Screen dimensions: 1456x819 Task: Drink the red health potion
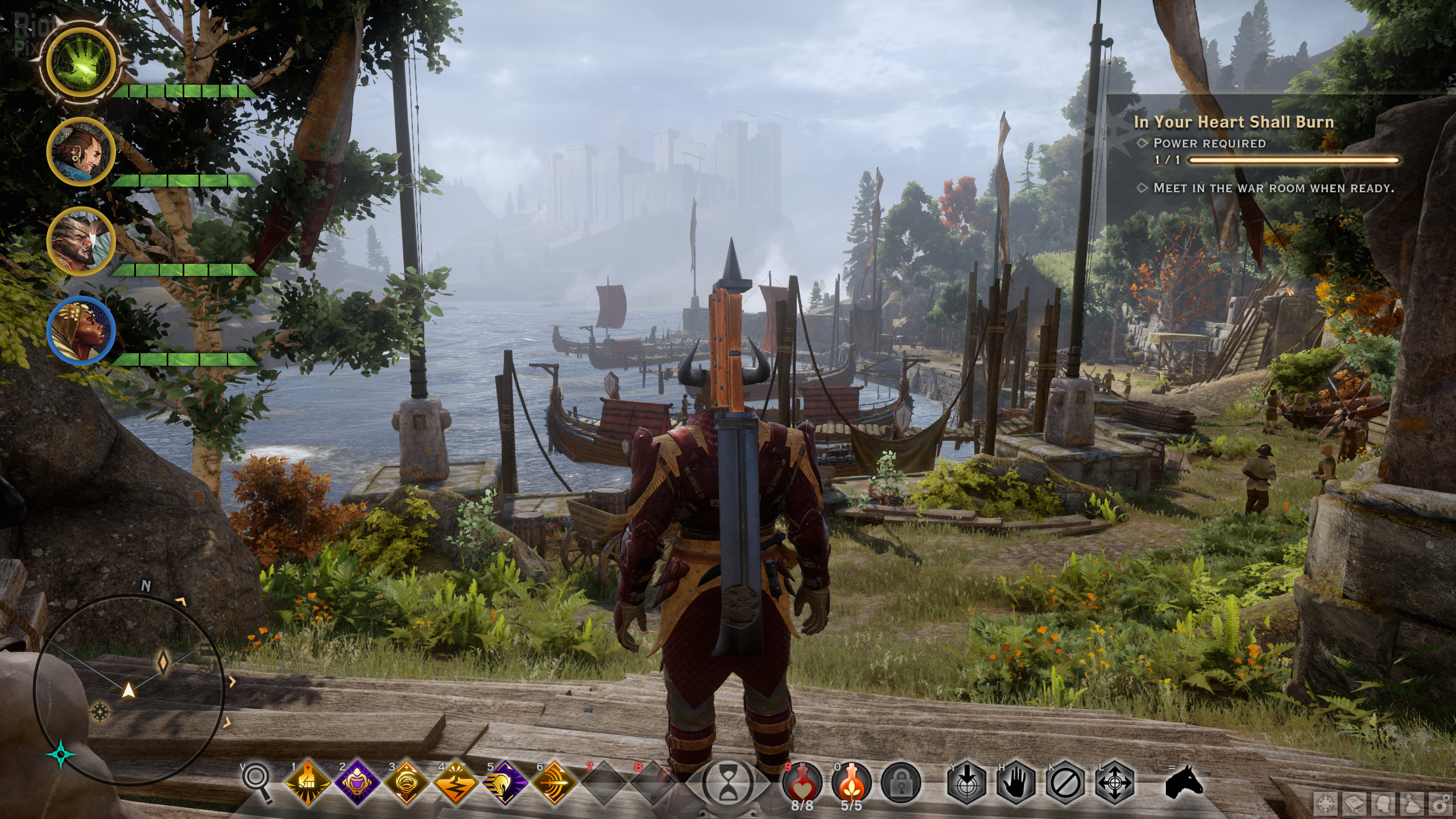pyautogui.click(x=802, y=782)
